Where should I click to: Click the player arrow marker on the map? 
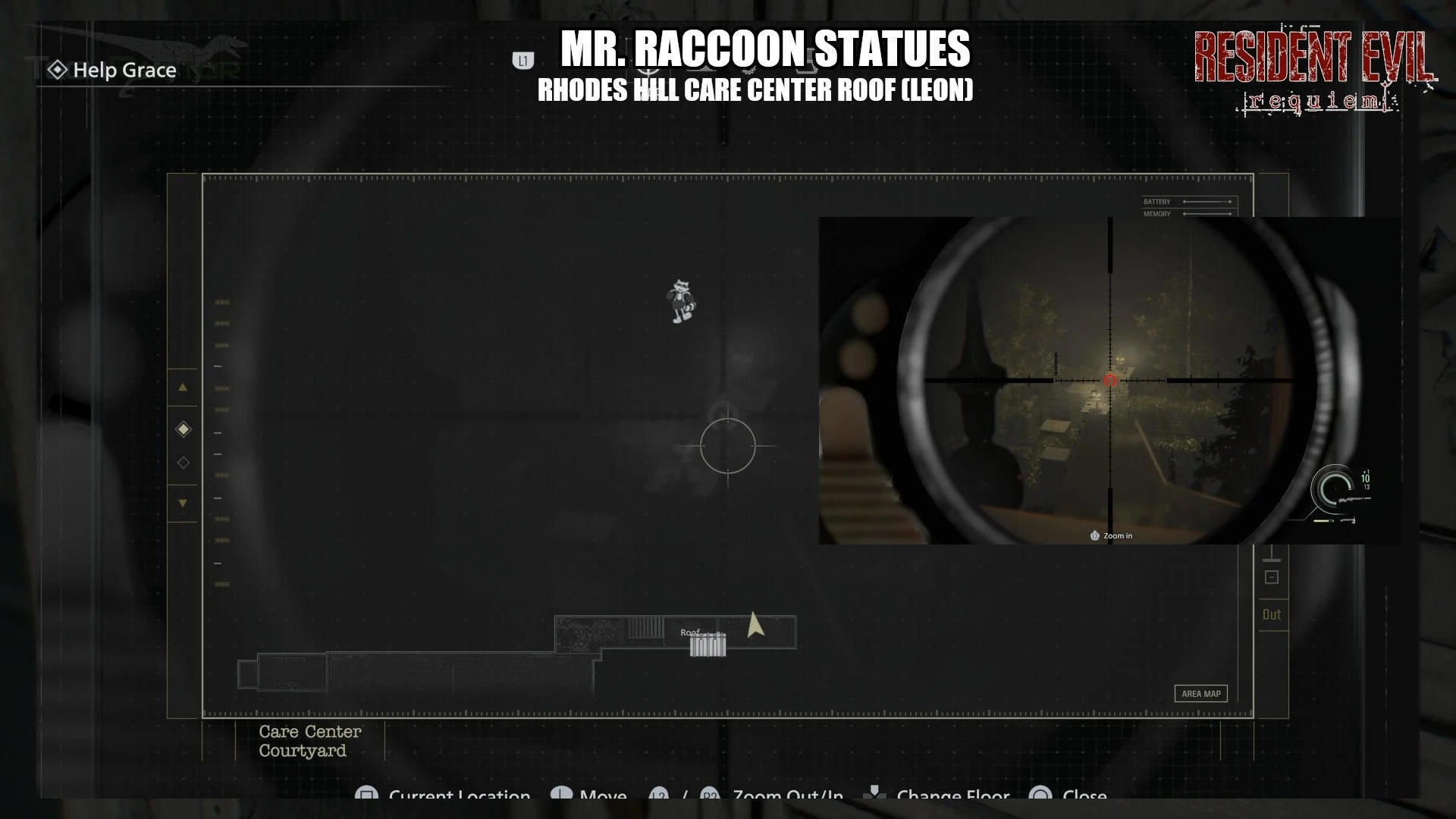[754, 625]
